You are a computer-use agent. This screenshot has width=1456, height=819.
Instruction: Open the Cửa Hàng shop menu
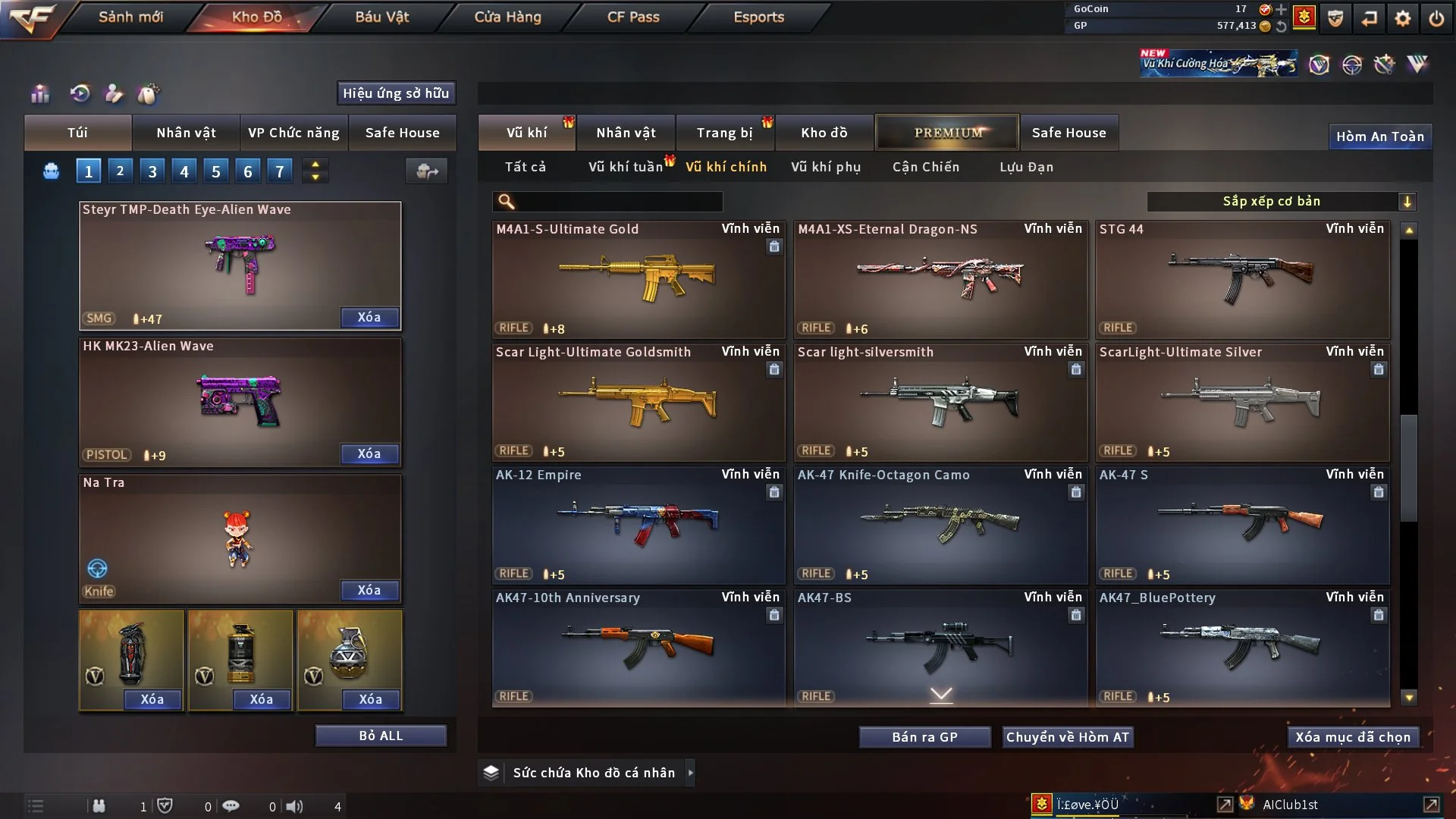(x=507, y=17)
